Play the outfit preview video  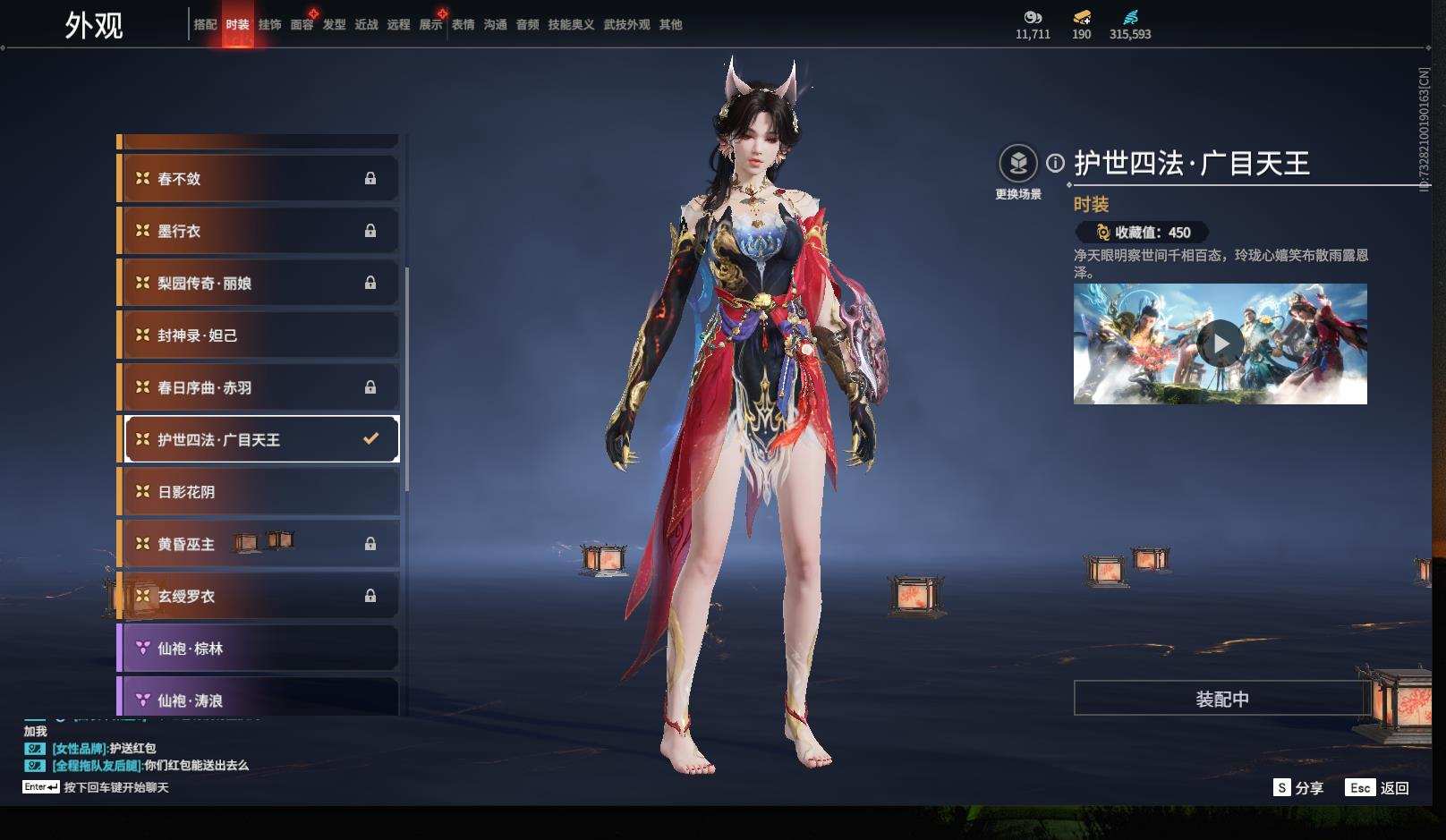(x=1220, y=344)
